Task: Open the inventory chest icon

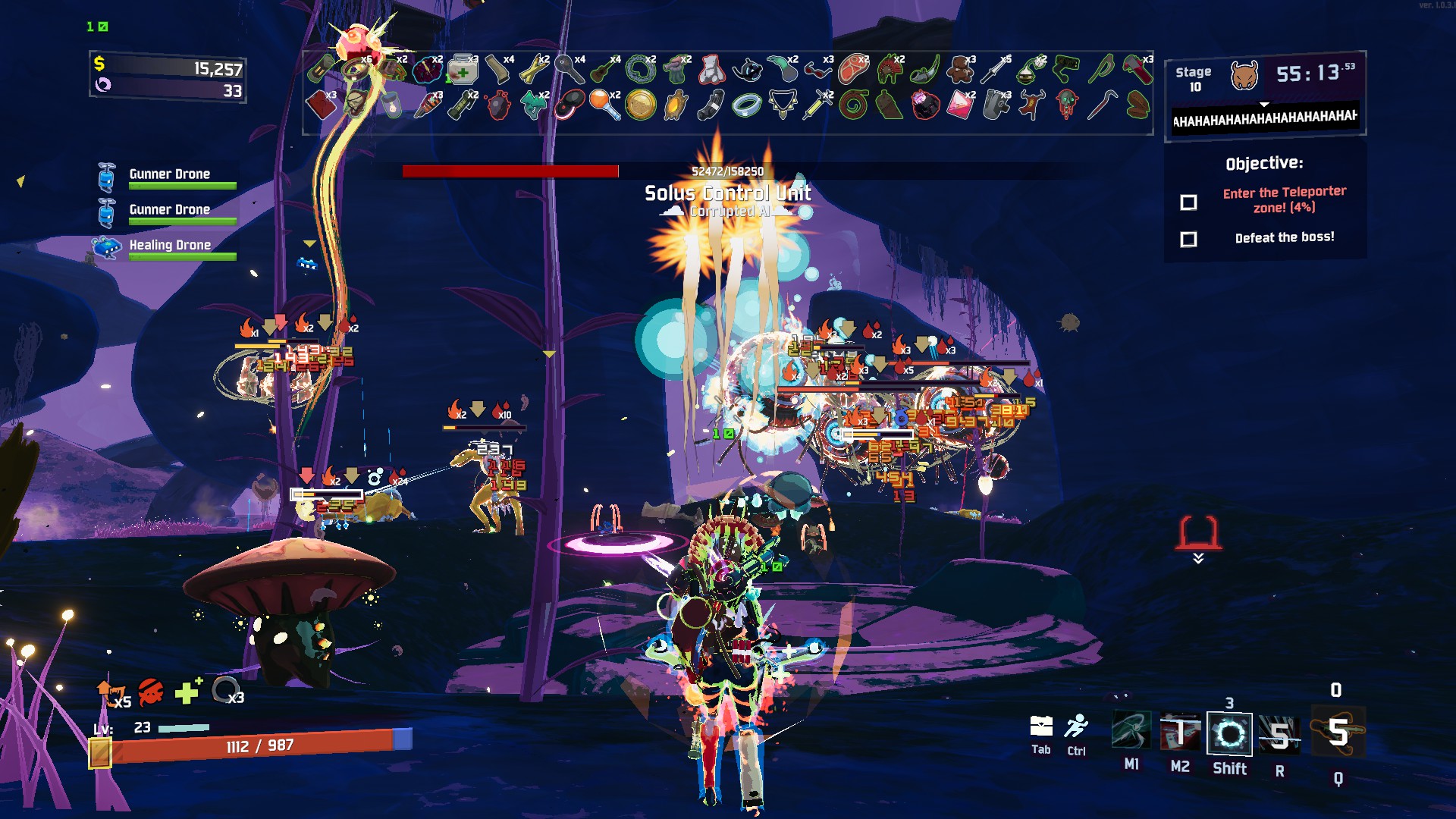Action: (x=1041, y=726)
